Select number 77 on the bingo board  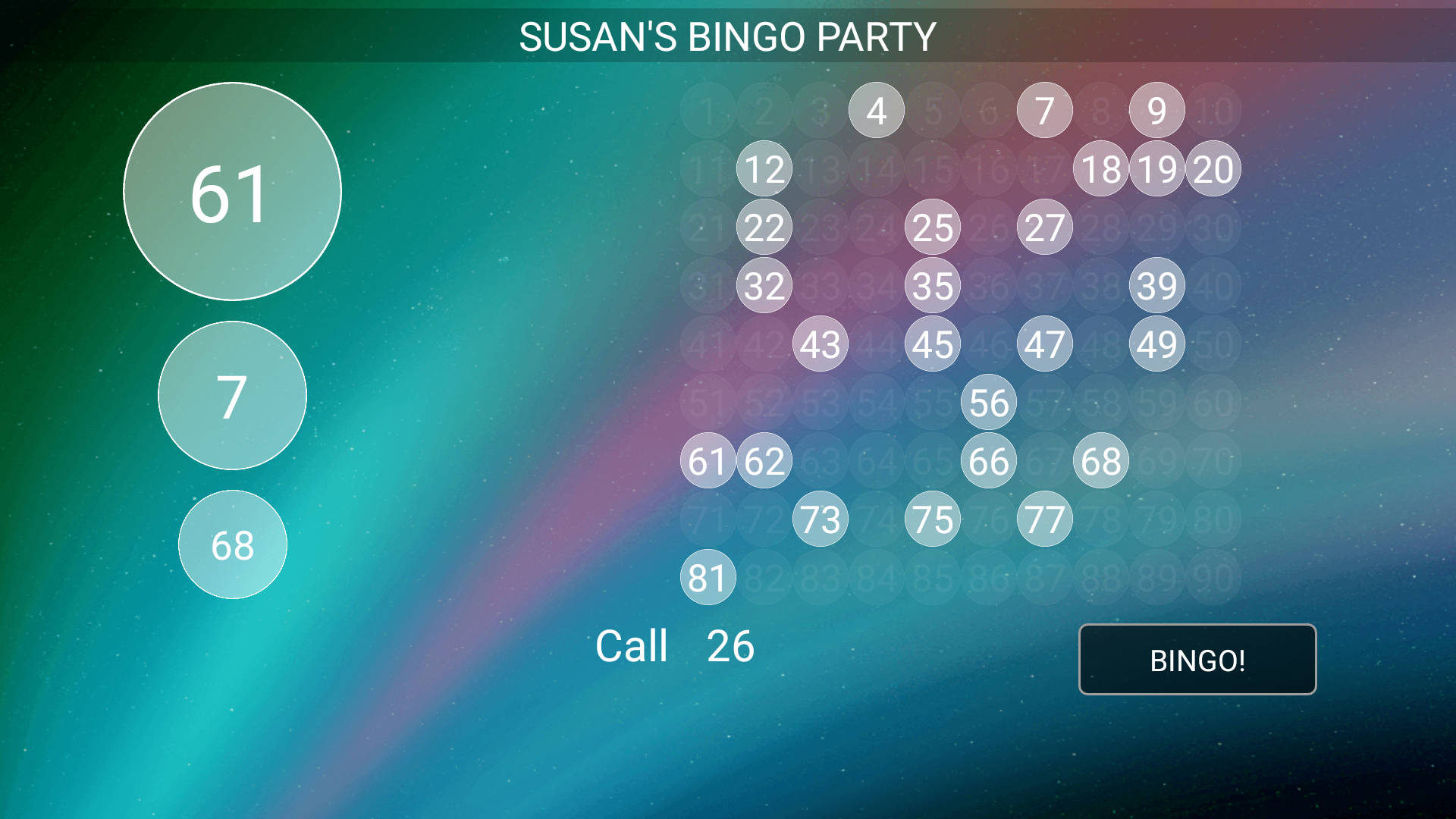[1044, 519]
